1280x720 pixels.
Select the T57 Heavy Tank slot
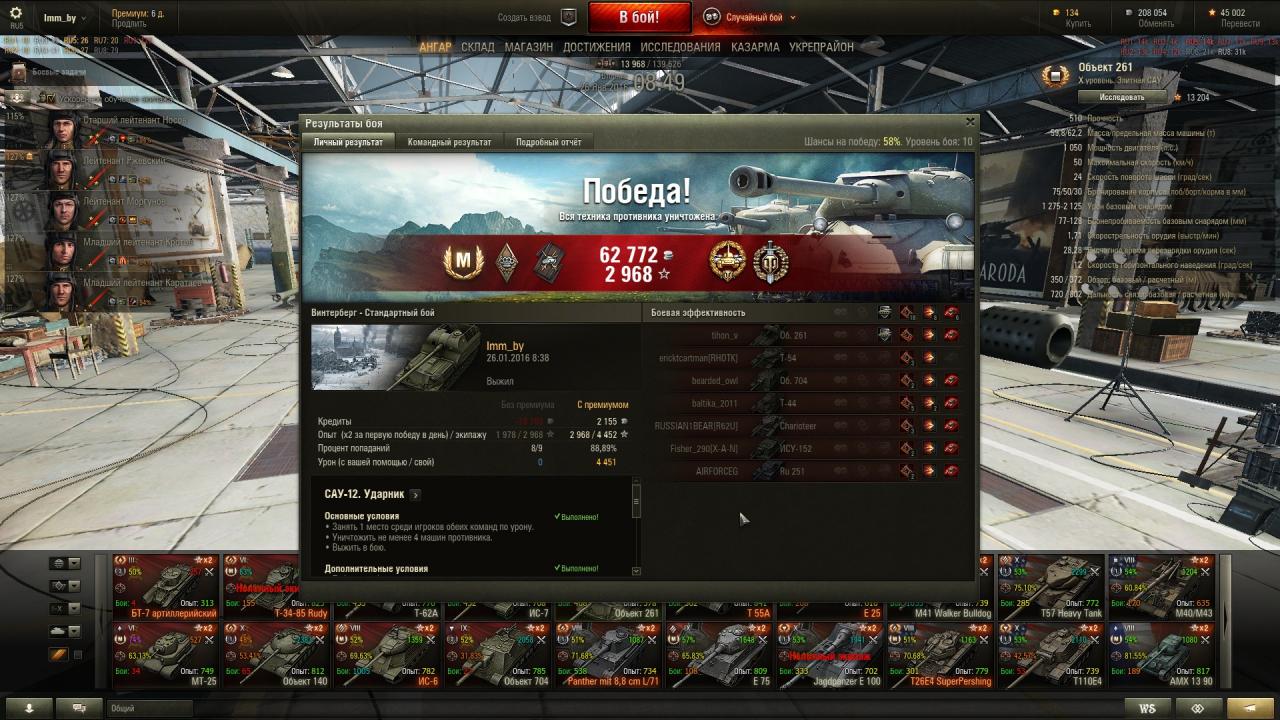pyautogui.click(x=1051, y=585)
